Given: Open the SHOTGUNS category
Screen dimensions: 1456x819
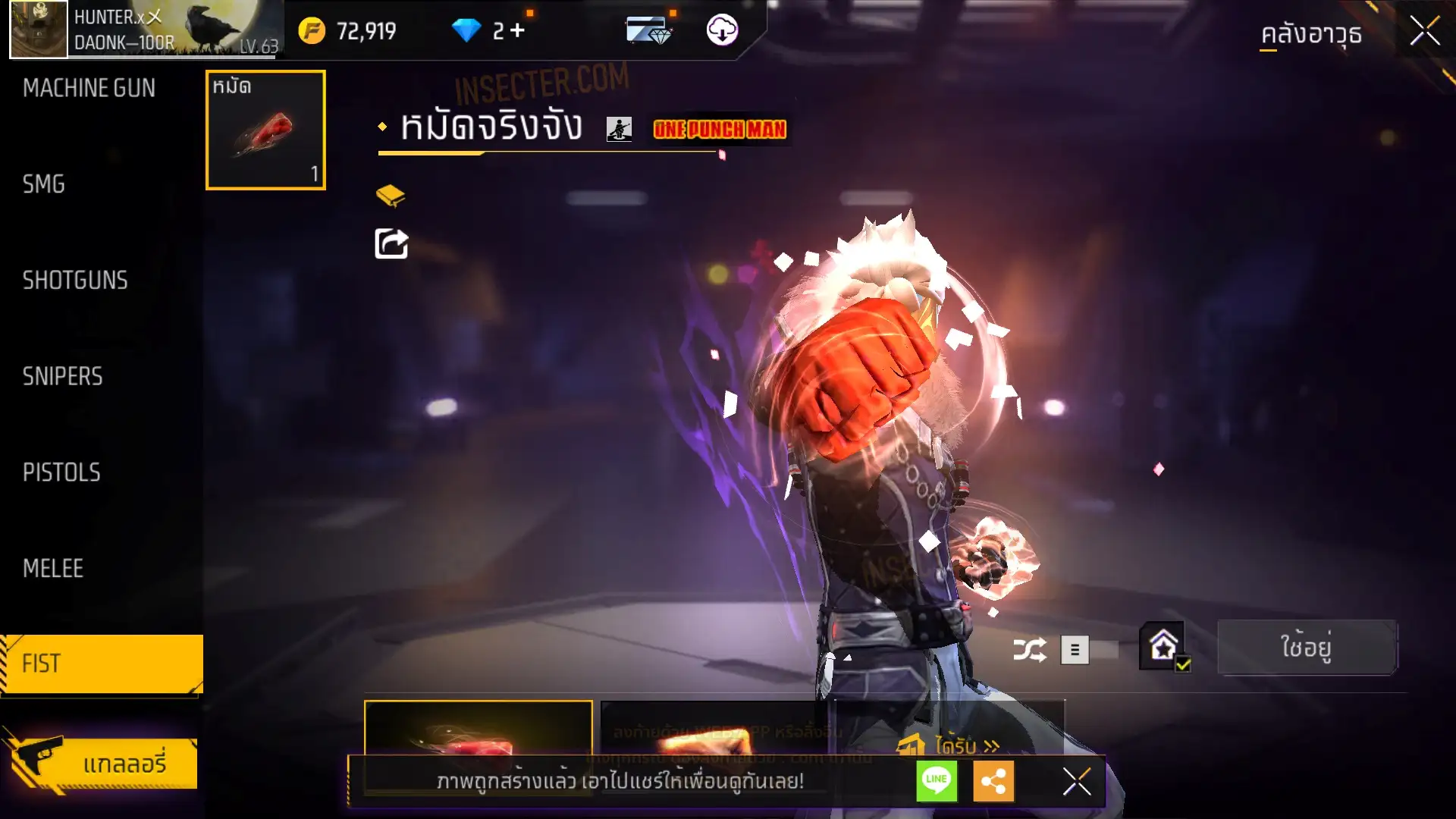Looking at the screenshot, I should (75, 281).
